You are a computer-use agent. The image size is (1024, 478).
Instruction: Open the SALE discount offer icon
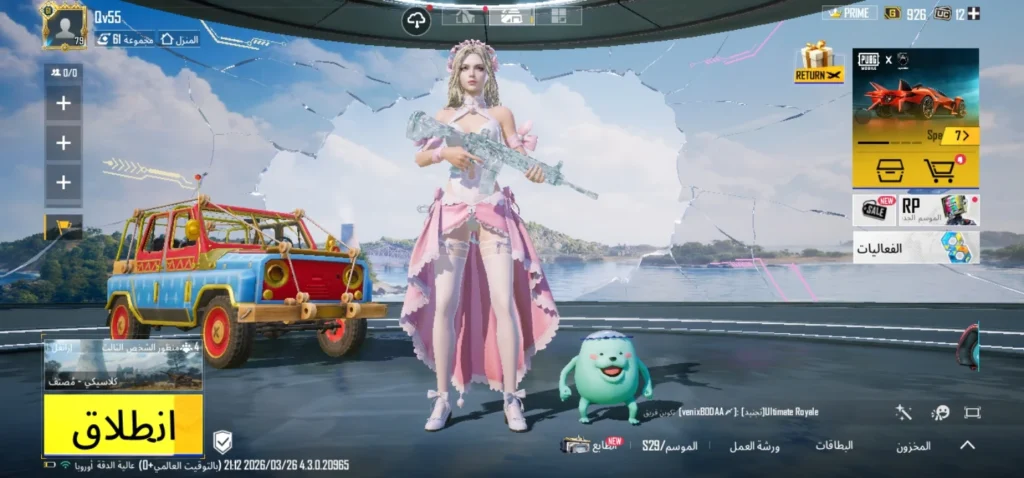coord(874,210)
